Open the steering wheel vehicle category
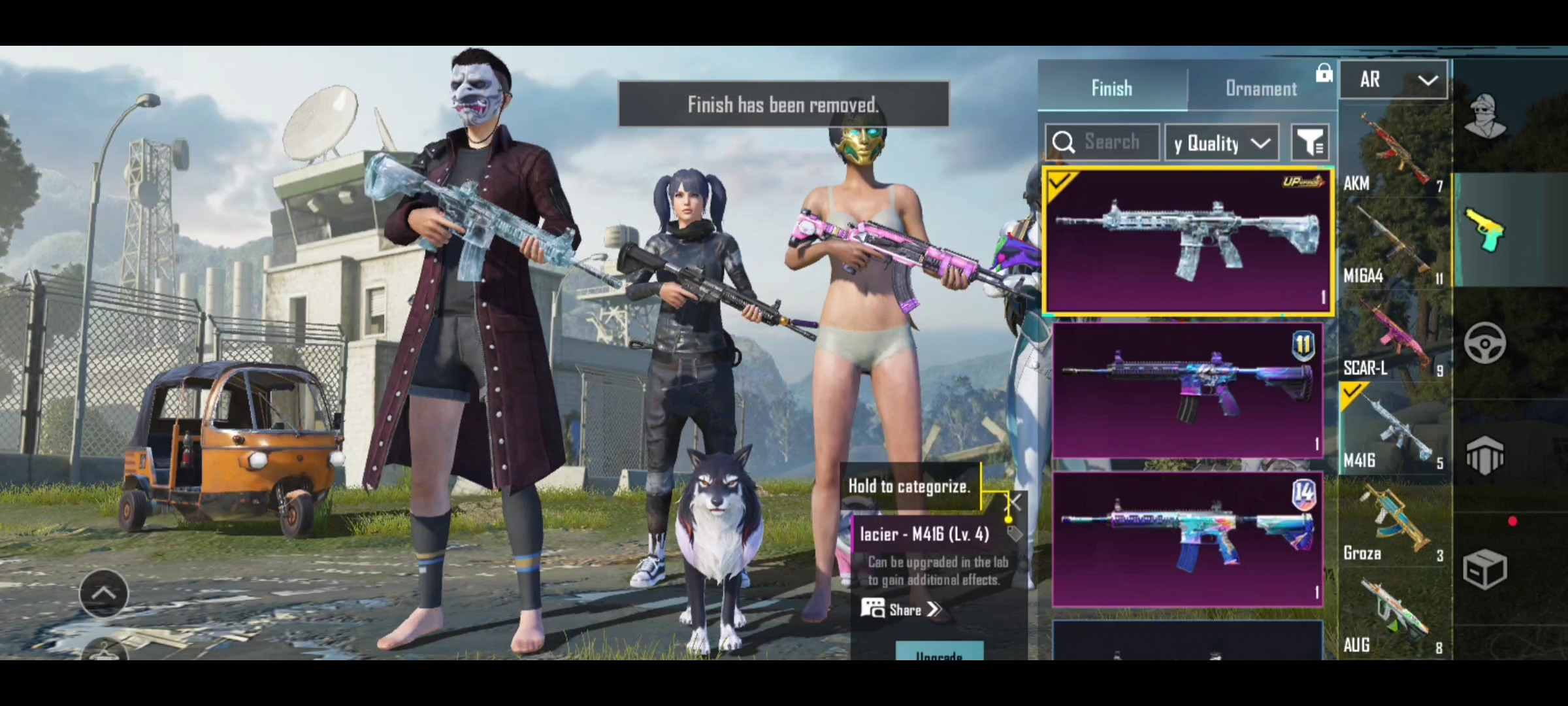 [1484, 343]
